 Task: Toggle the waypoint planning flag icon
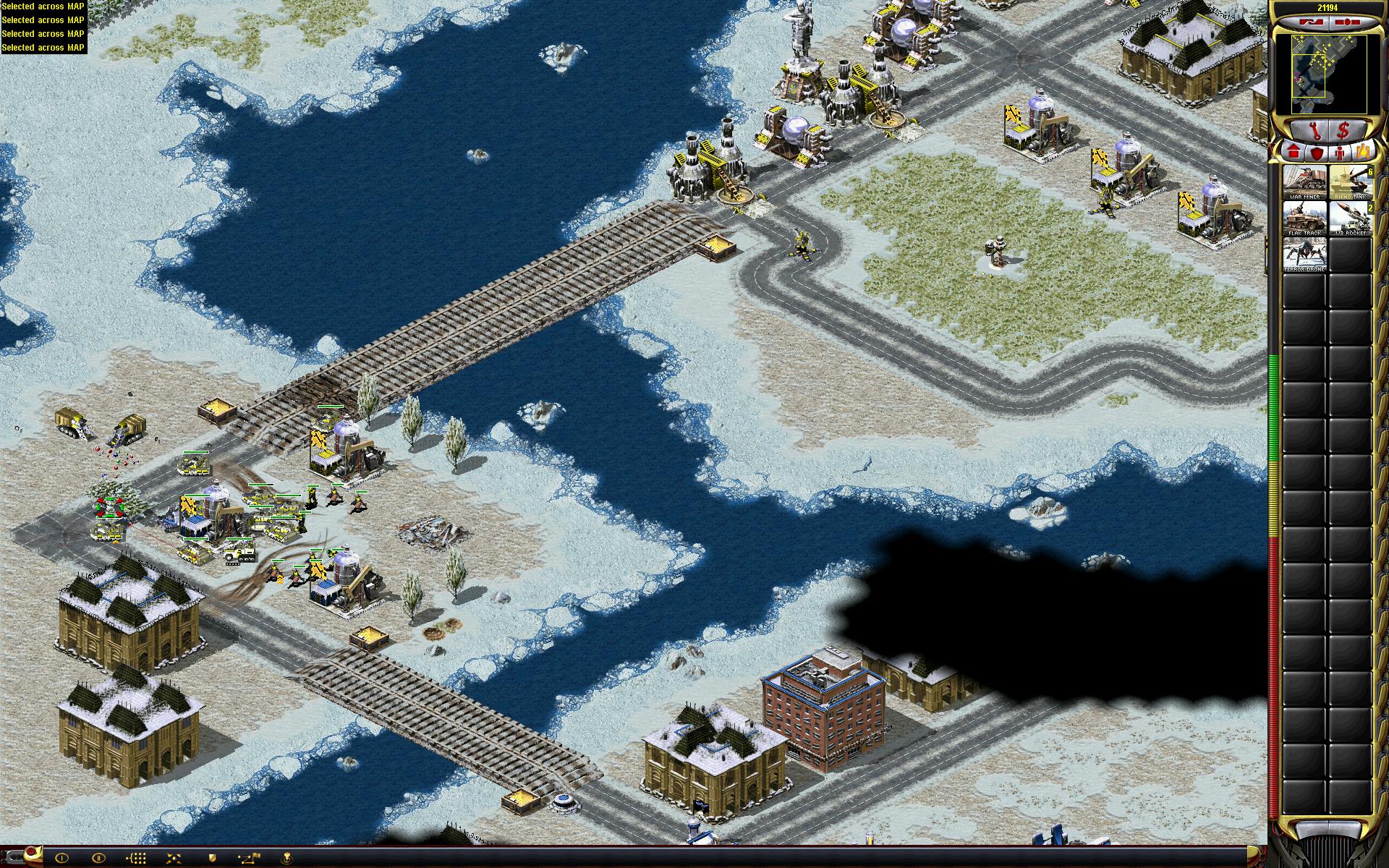(x=250, y=859)
